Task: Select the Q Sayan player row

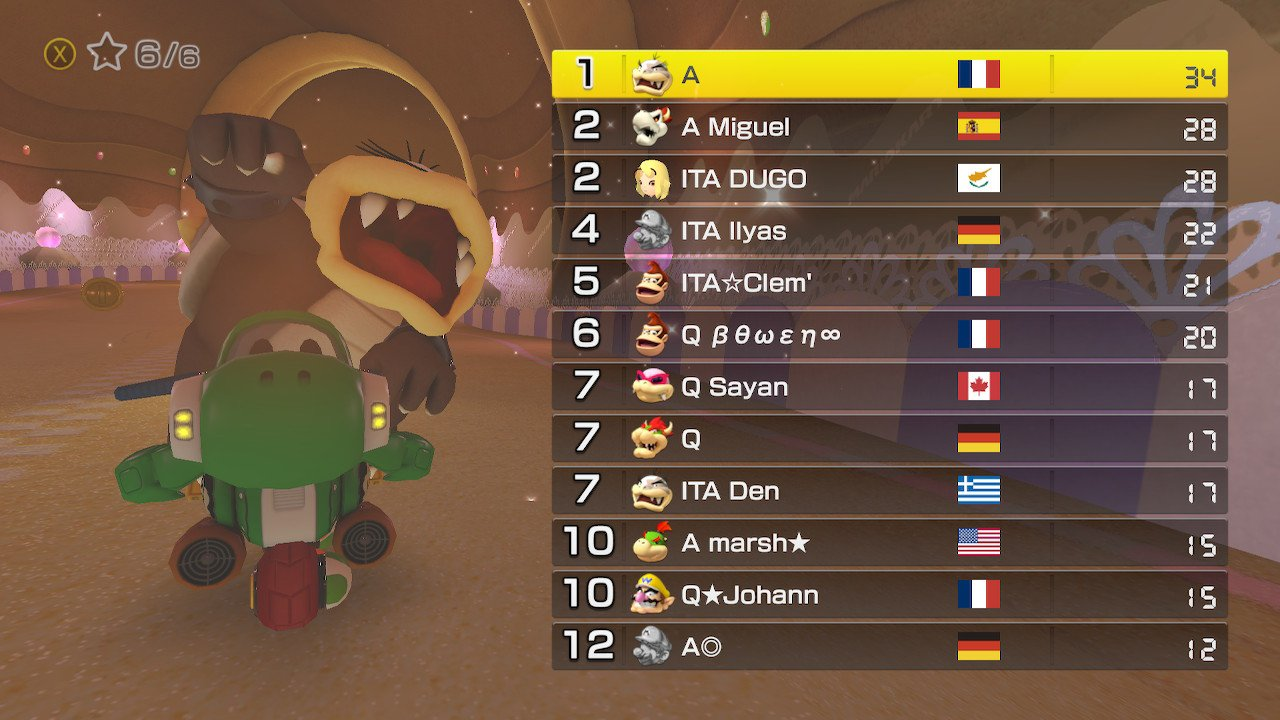Action: pyautogui.click(x=889, y=387)
